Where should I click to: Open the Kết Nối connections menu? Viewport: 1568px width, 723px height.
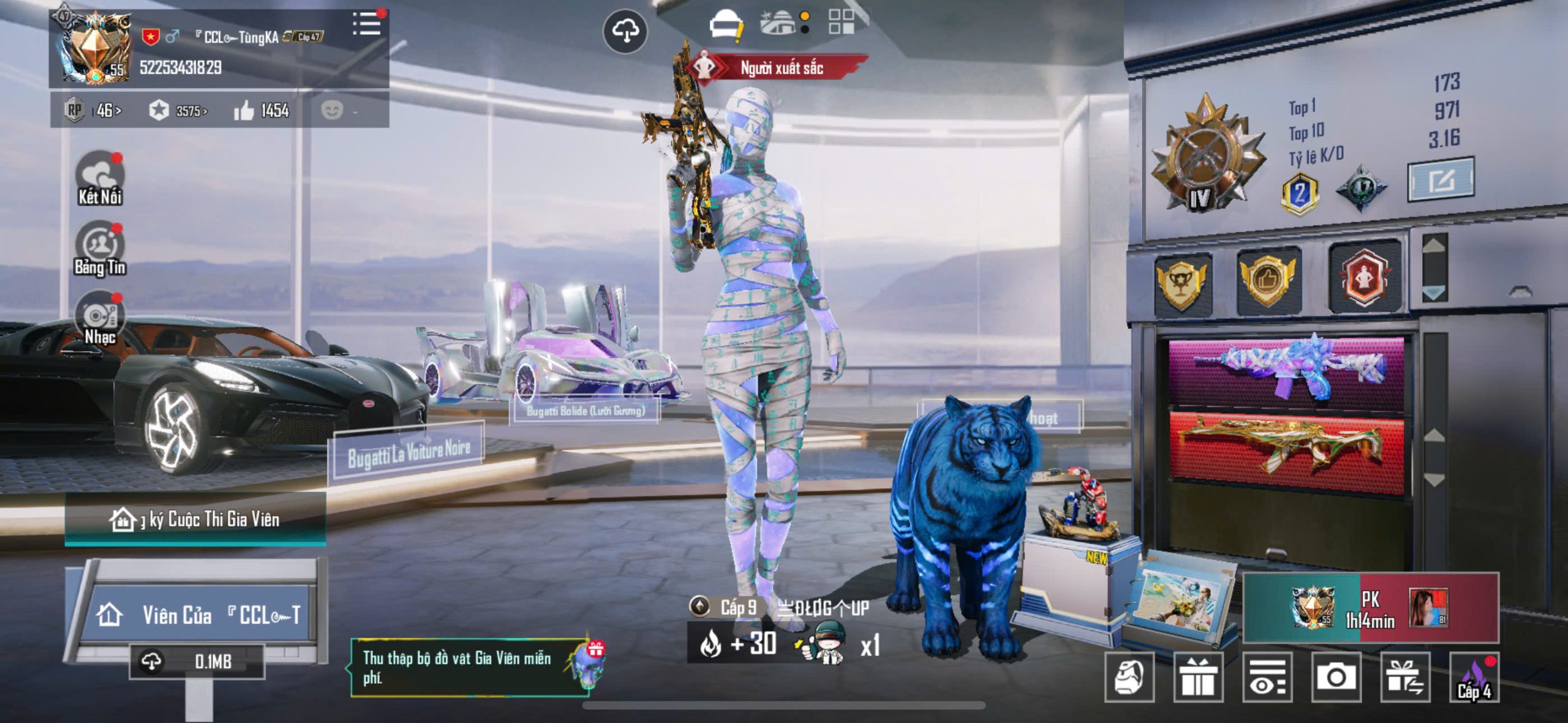[x=99, y=179]
